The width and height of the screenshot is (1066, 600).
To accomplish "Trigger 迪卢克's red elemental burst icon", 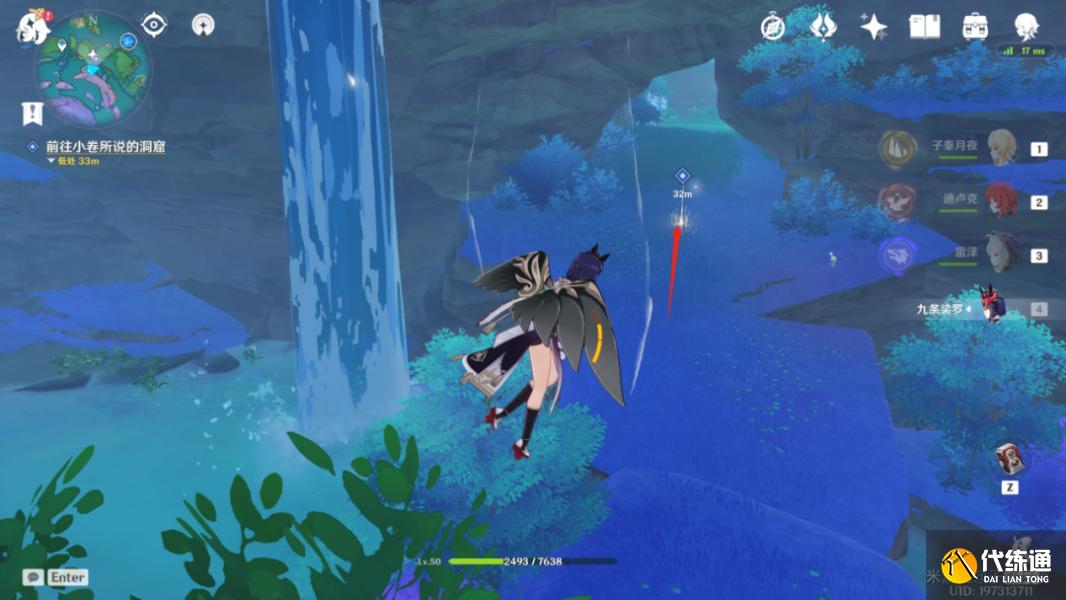I will coord(896,202).
